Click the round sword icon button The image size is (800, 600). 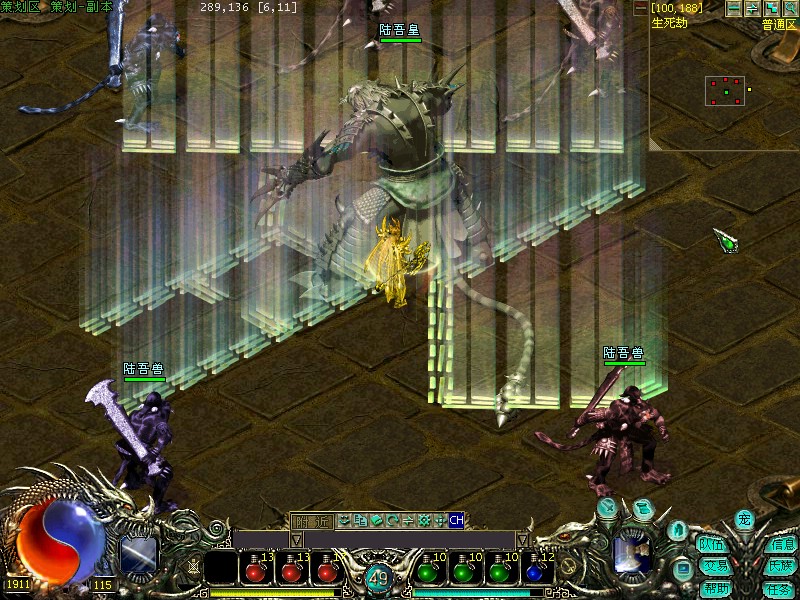[609, 508]
